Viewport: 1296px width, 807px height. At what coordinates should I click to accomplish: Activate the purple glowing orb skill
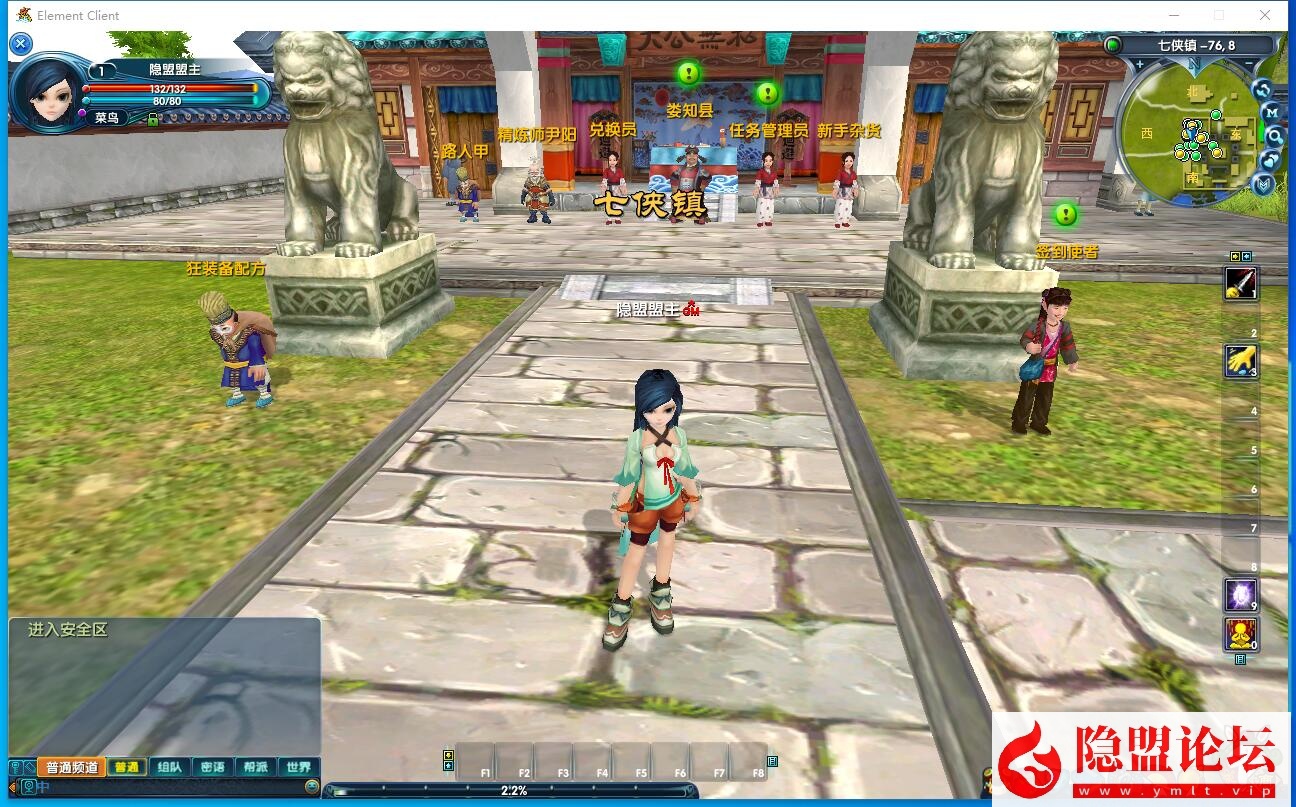tap(1241, 595)
